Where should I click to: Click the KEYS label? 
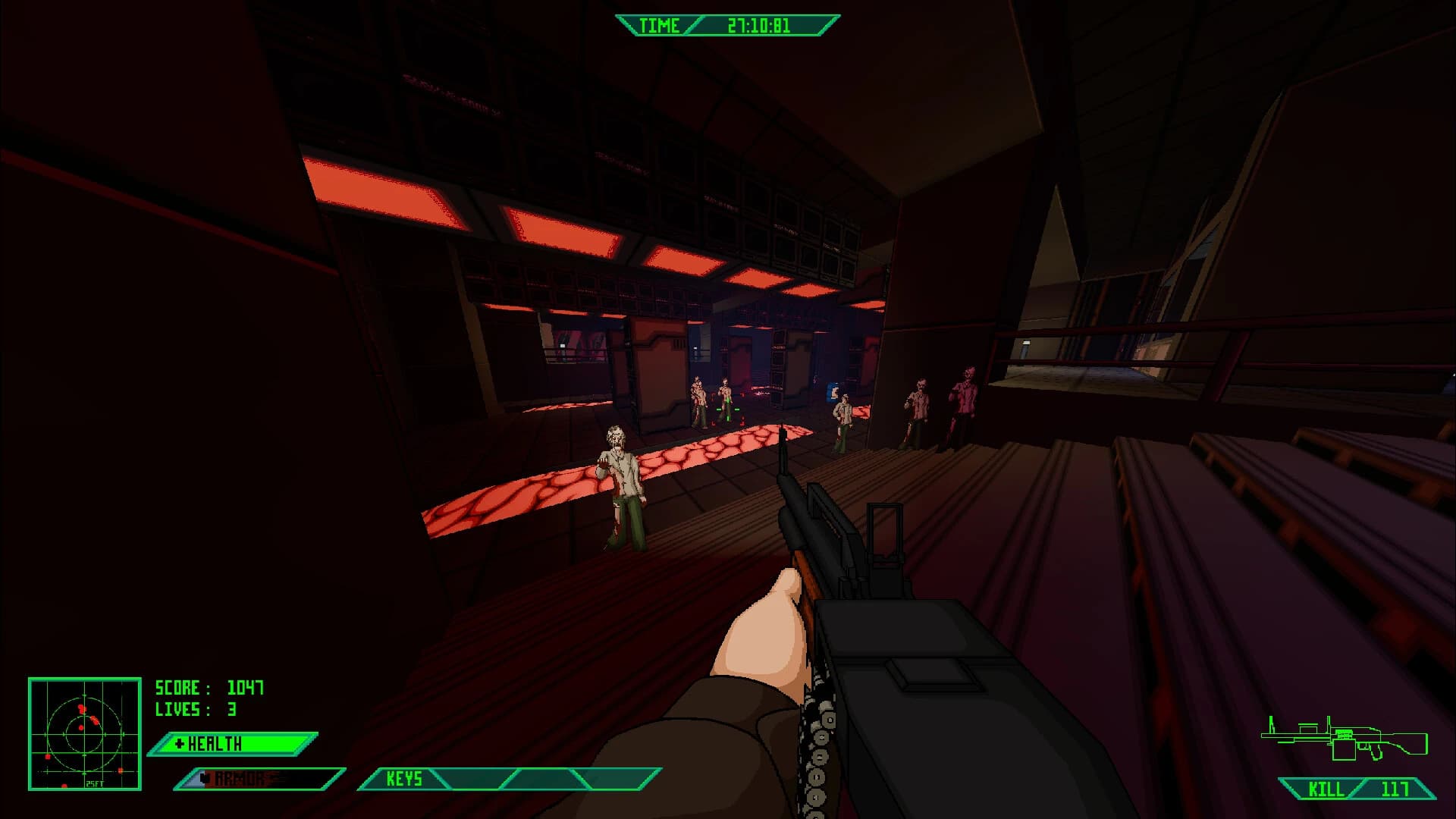tap(406, 778)
